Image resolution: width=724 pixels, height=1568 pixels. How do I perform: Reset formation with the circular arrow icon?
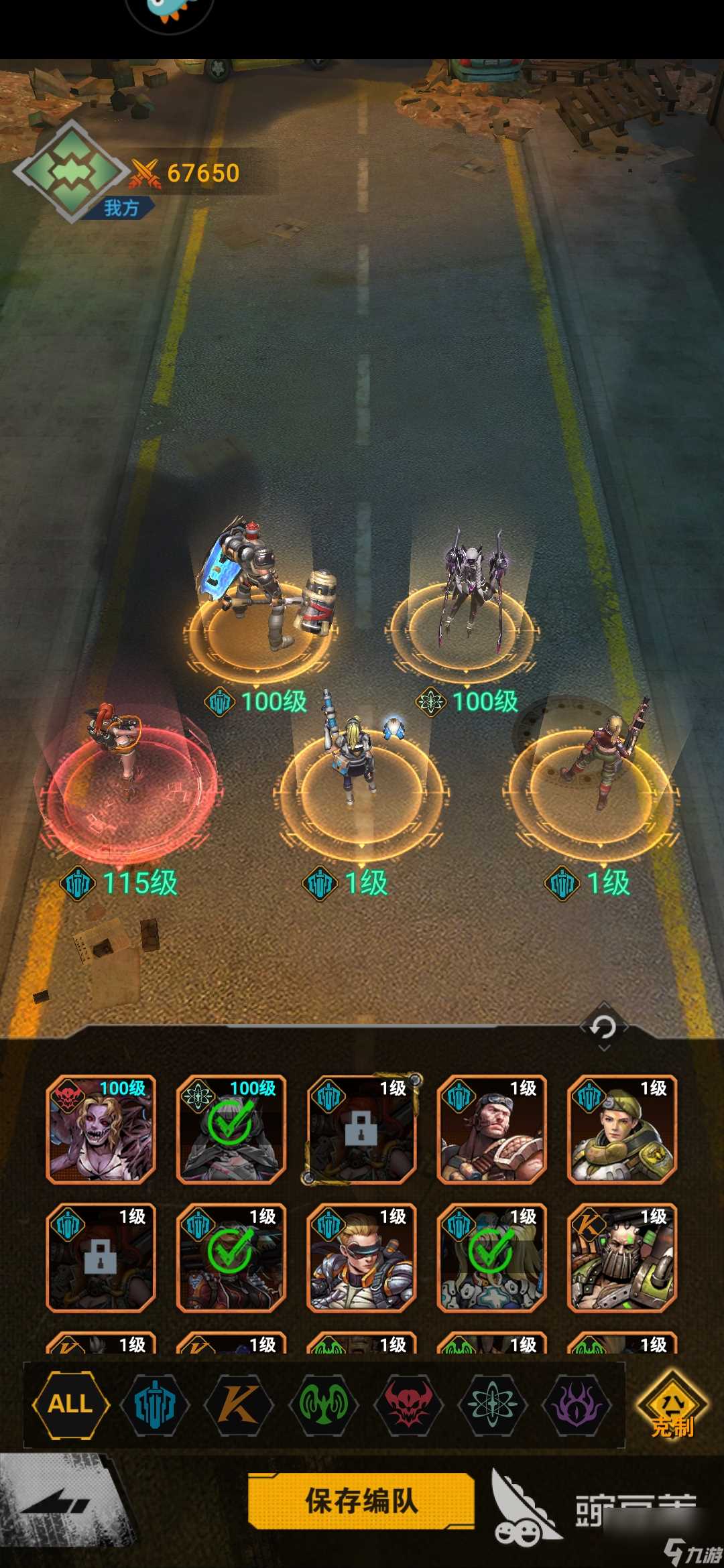(603, 1027)
